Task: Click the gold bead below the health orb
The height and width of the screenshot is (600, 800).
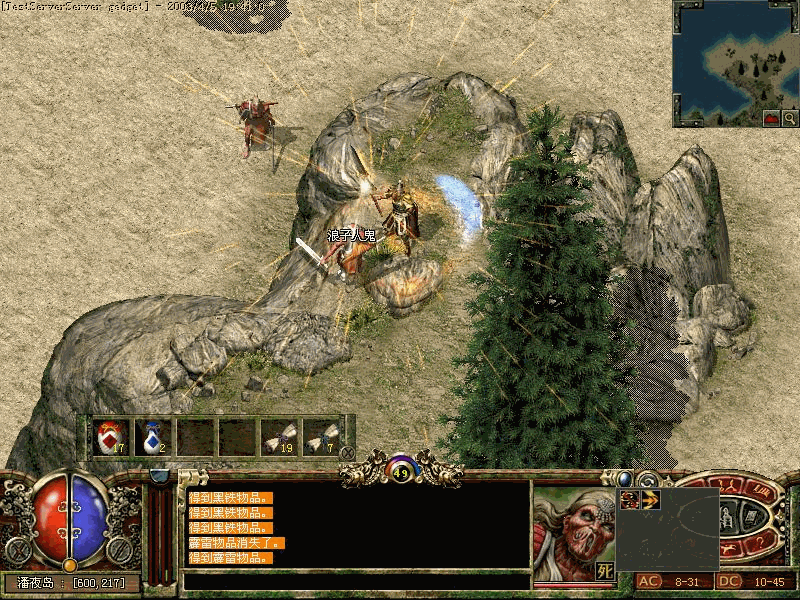Action: (x=69, y=565)
